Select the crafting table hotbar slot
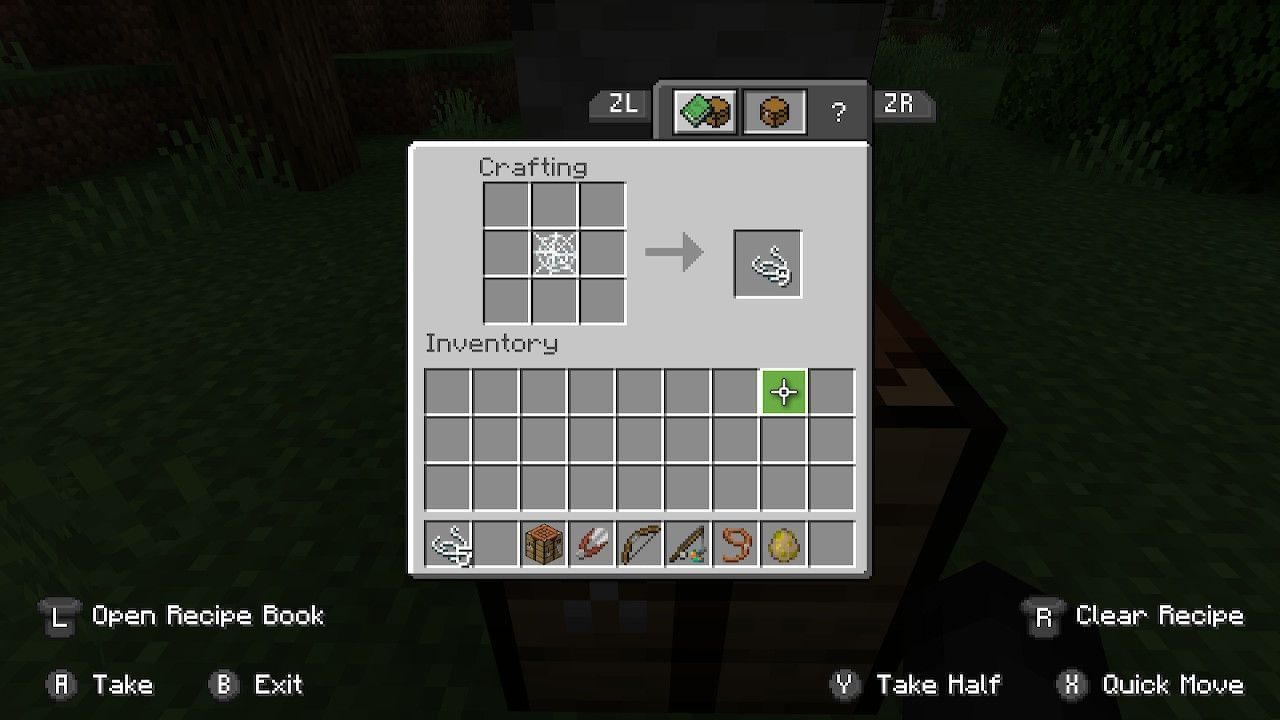Viewport: 1280px width, 720px height. (x=544, y=545)
